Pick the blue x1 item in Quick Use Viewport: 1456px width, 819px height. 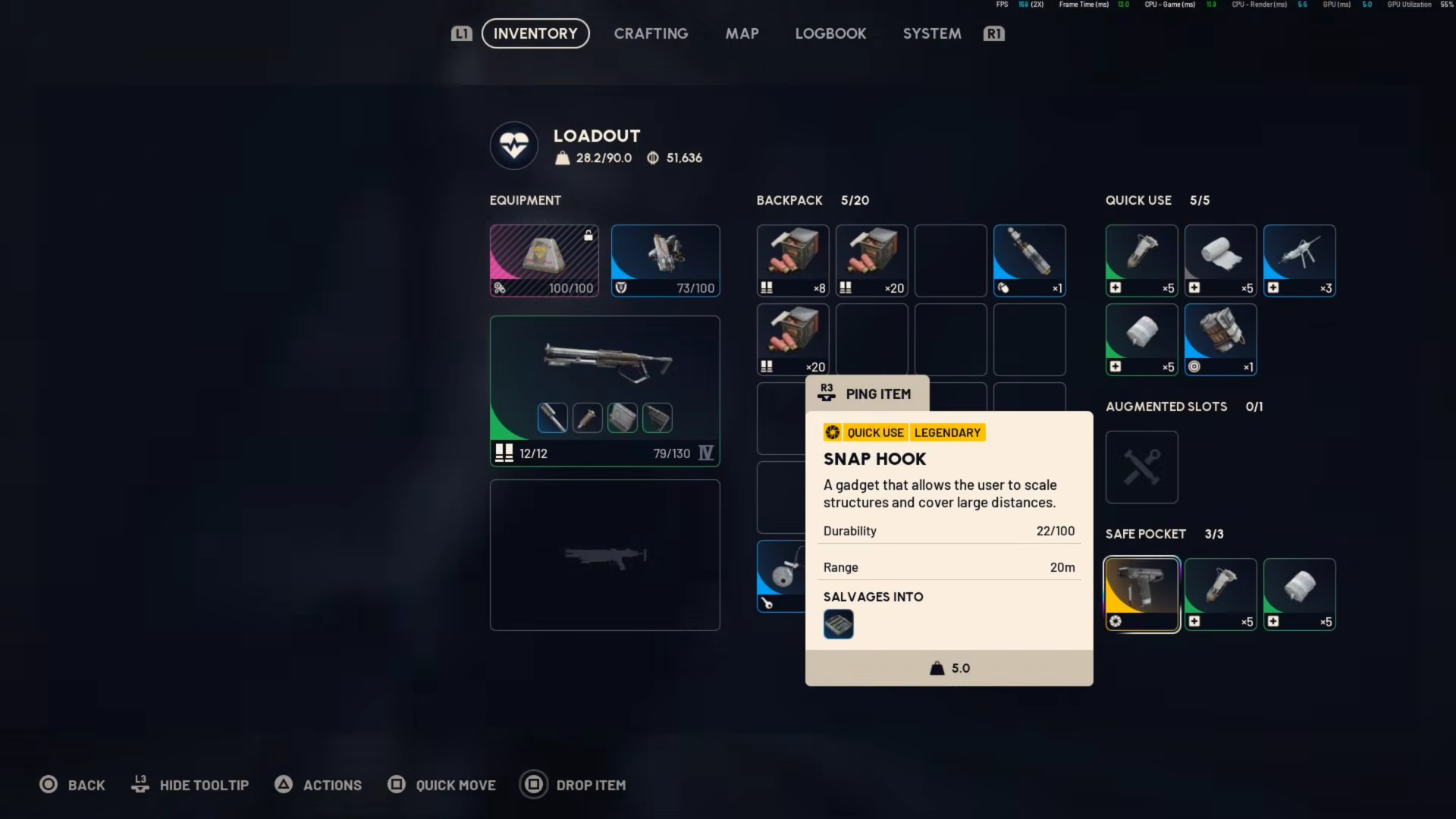(x=1220, y=339)
